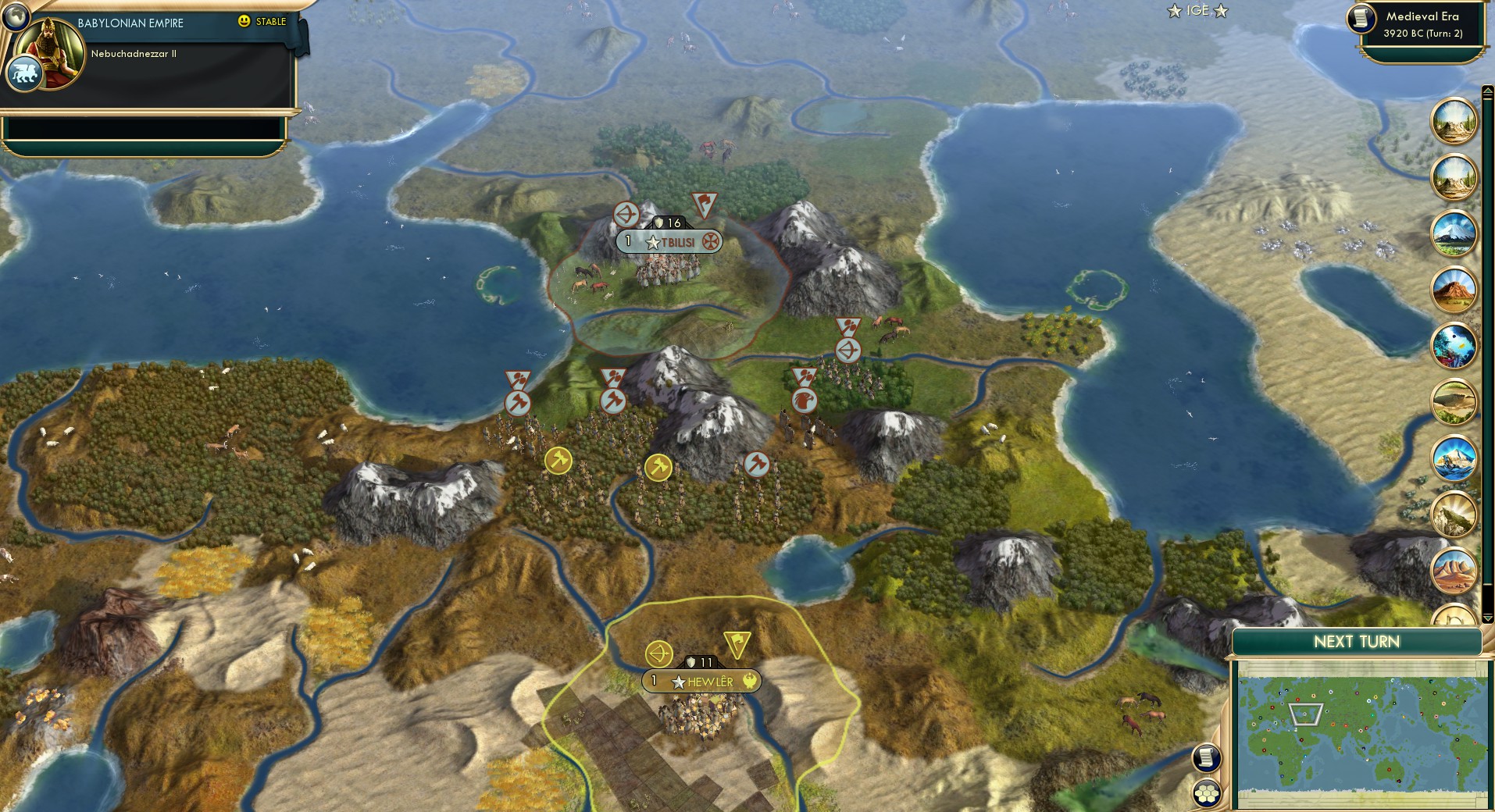Open the notification log scroll icon

click(x=1206, y=757)
